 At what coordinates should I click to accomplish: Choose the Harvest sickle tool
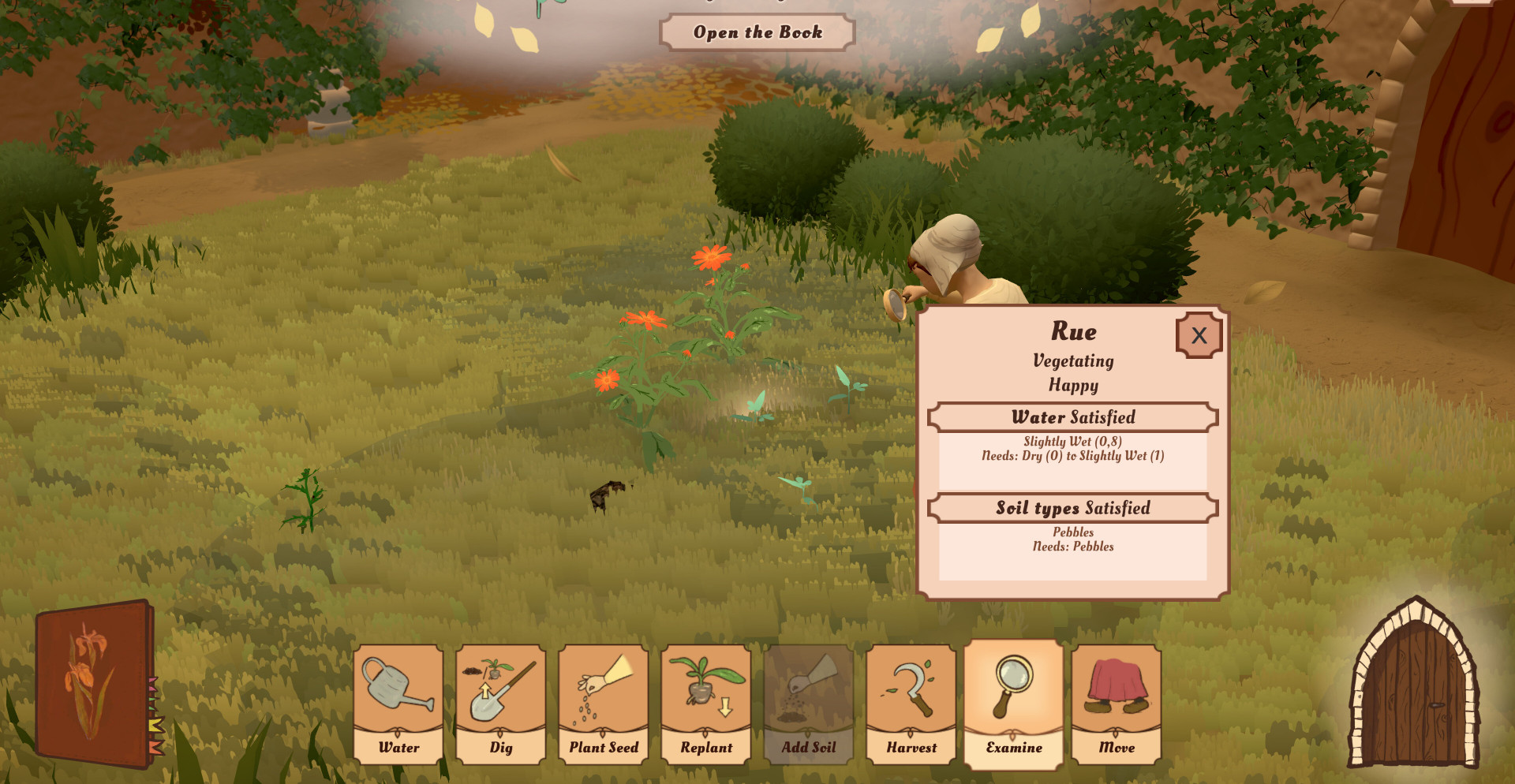pos(911,704)
